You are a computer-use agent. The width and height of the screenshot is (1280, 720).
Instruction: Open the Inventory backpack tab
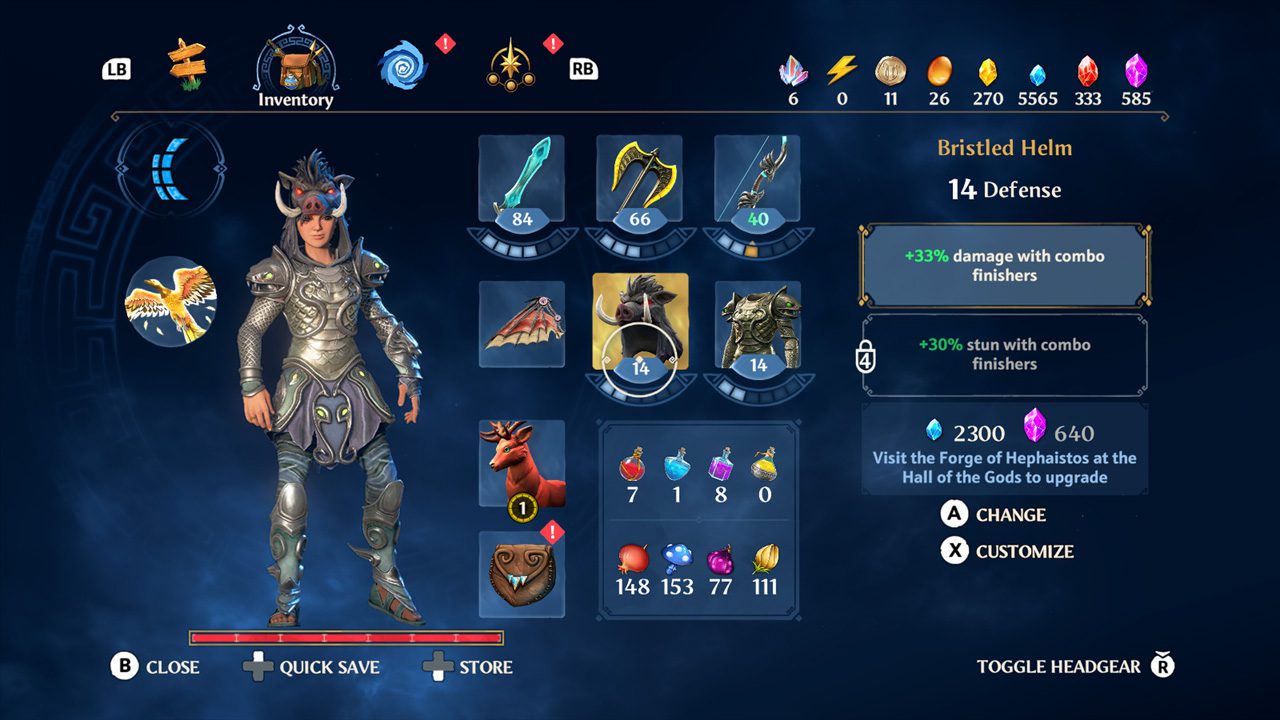(295, 68)
